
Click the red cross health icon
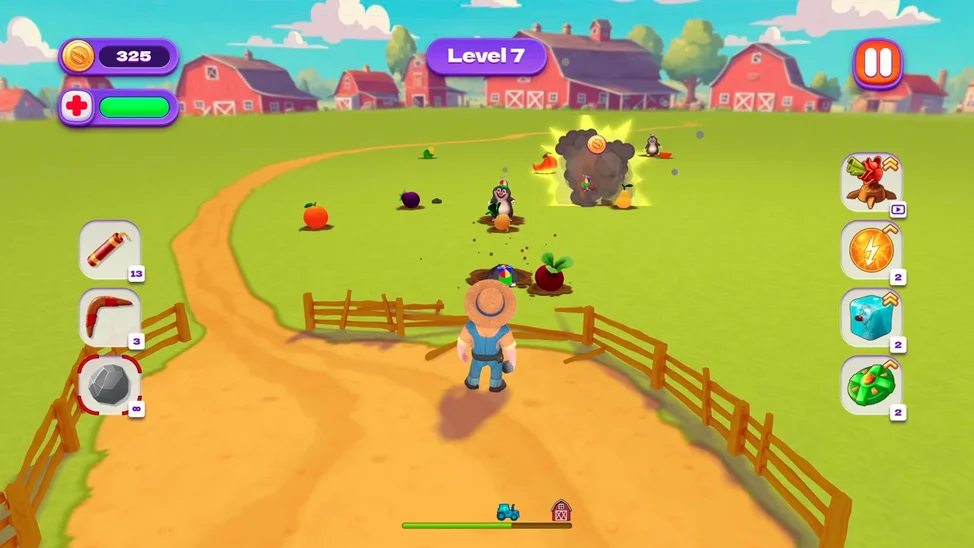[x=76, y=107]
